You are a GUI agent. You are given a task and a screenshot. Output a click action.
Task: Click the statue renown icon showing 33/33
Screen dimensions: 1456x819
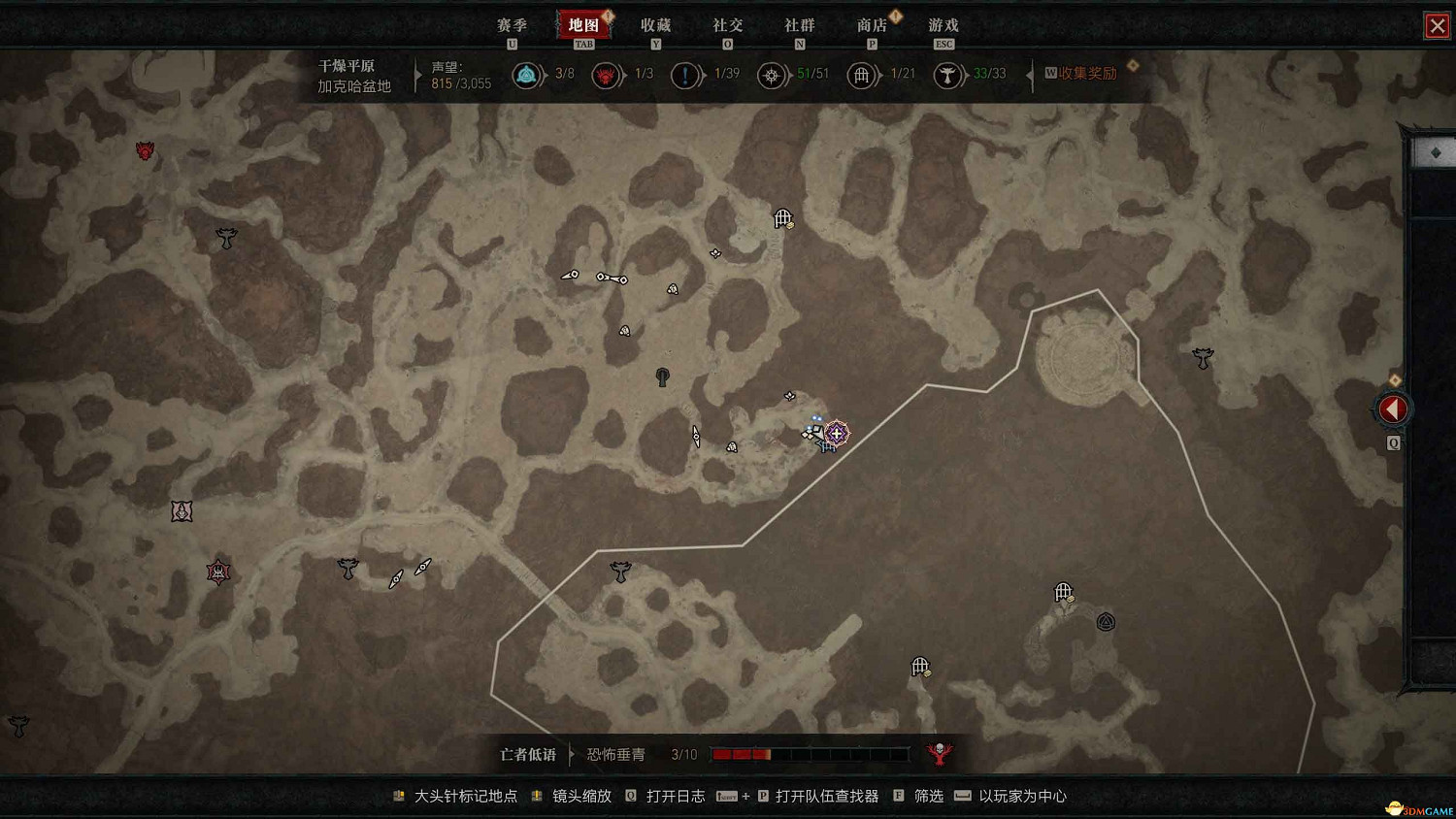pos(946,74)
